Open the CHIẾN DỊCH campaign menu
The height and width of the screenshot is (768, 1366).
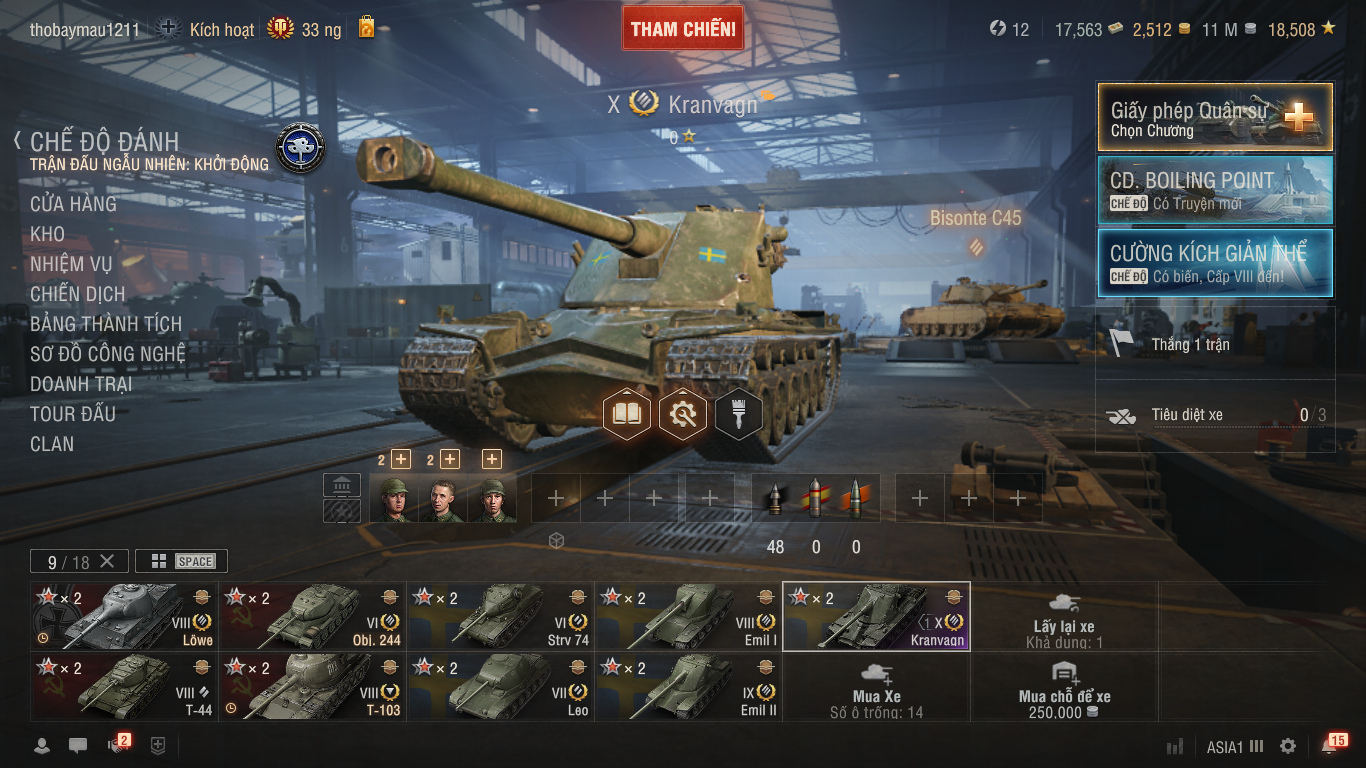click(78, 294)
